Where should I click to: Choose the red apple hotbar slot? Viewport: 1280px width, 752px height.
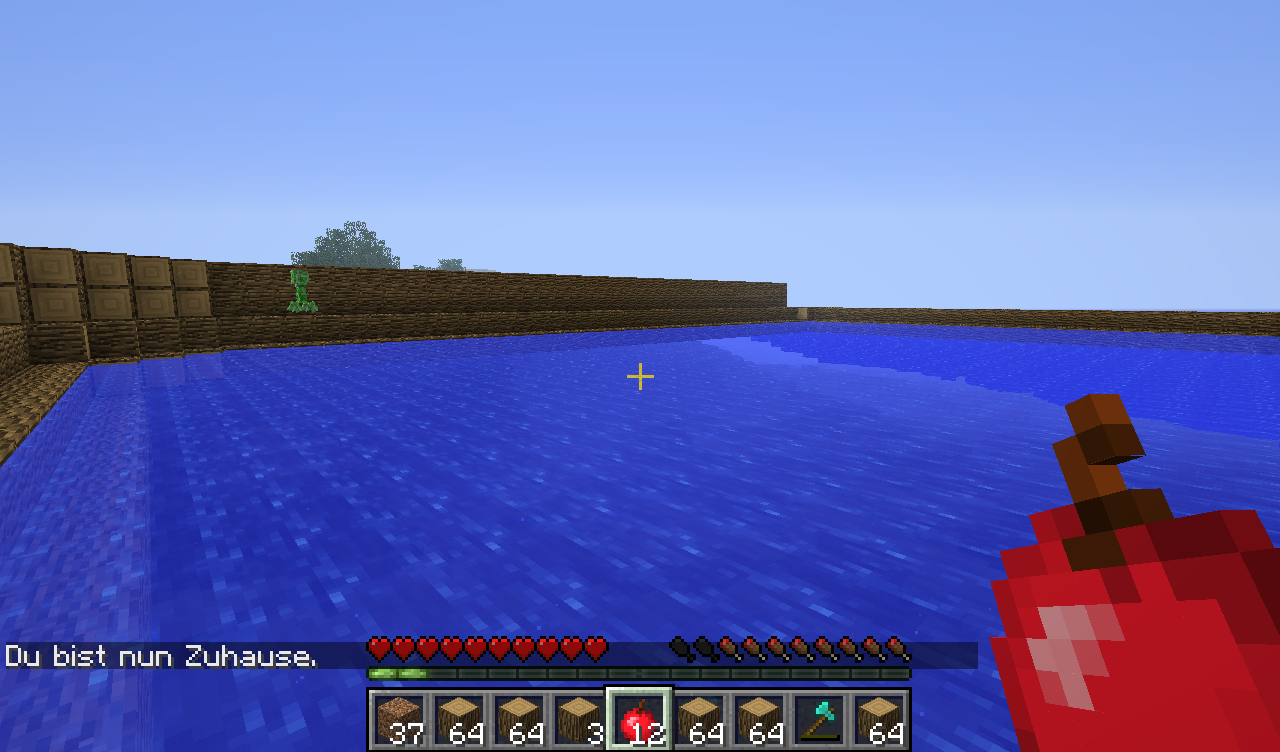(x=640, y=719)
